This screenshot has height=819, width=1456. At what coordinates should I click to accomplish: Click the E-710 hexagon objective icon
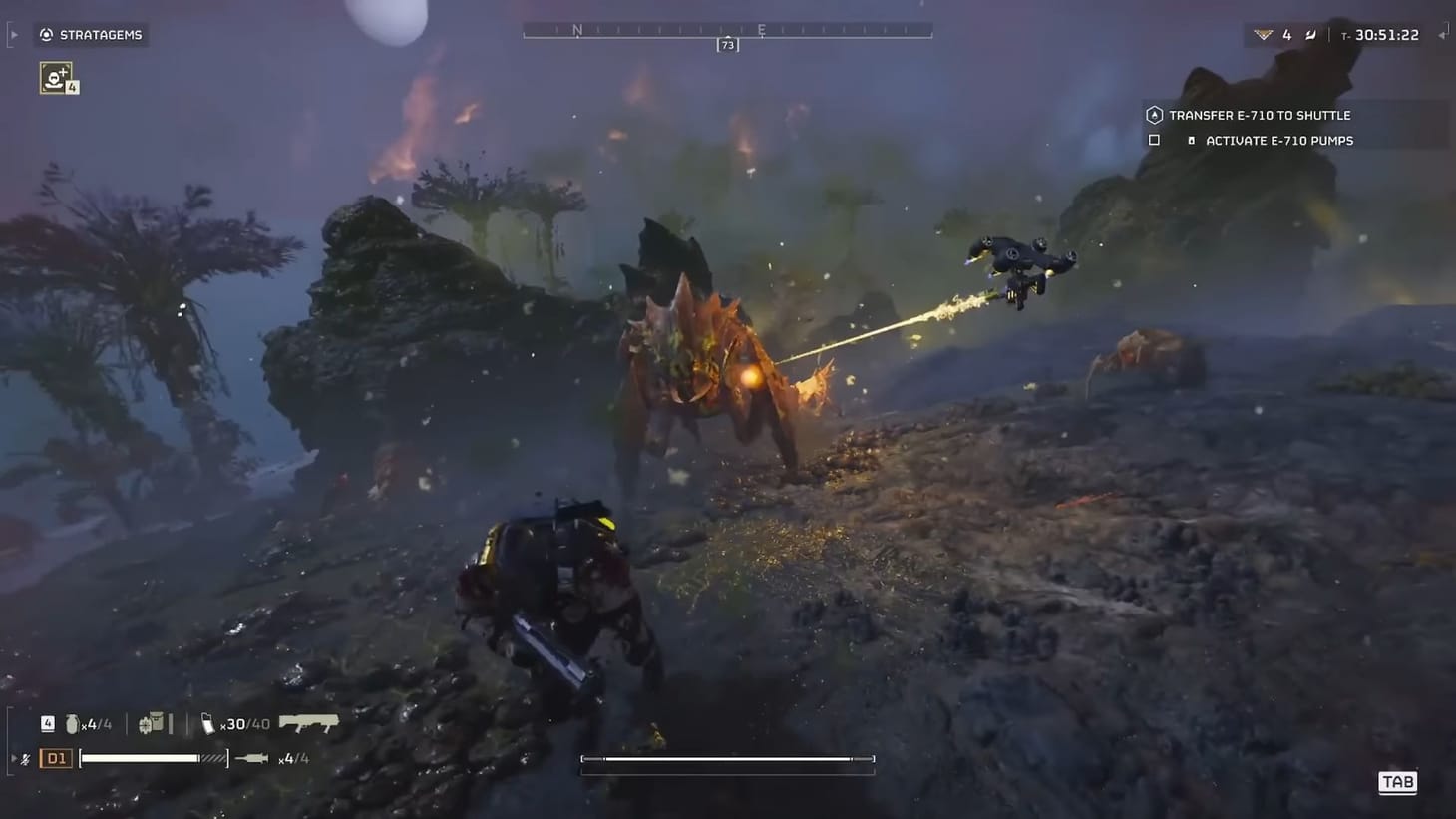tap(1153, 114)
